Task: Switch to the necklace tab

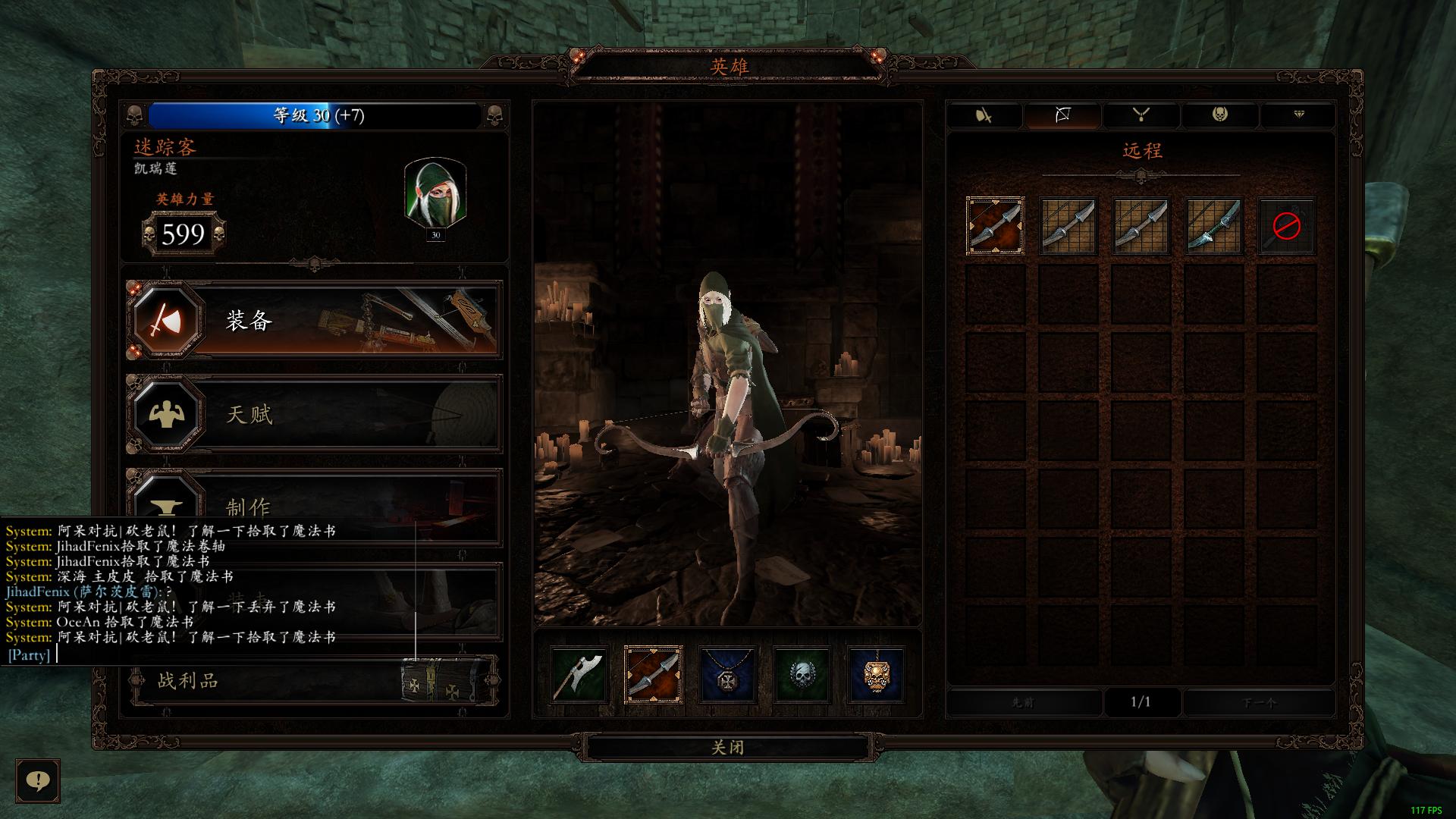Action: 1141,115
